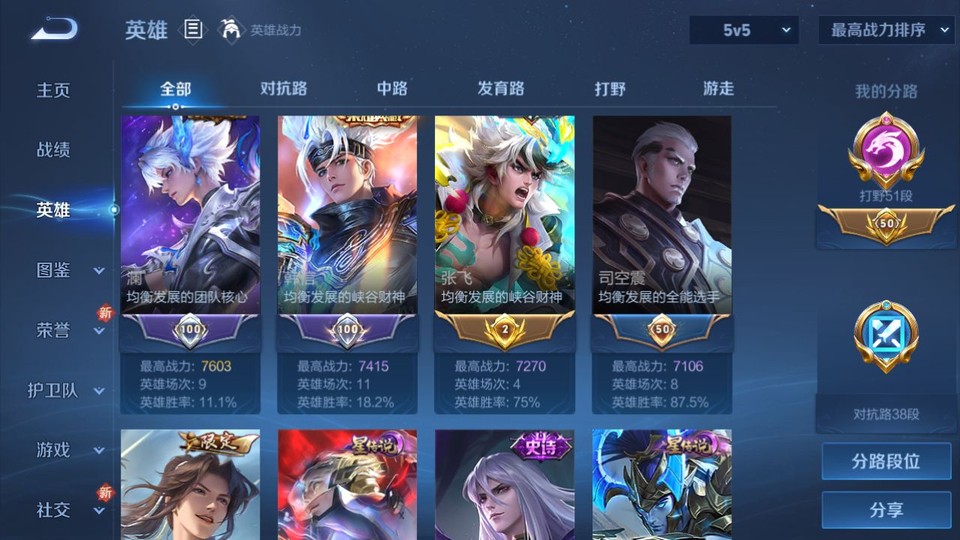The image size is (960, 540).
Task: Switch to the 中路 tab
Action: coord(392,89)
